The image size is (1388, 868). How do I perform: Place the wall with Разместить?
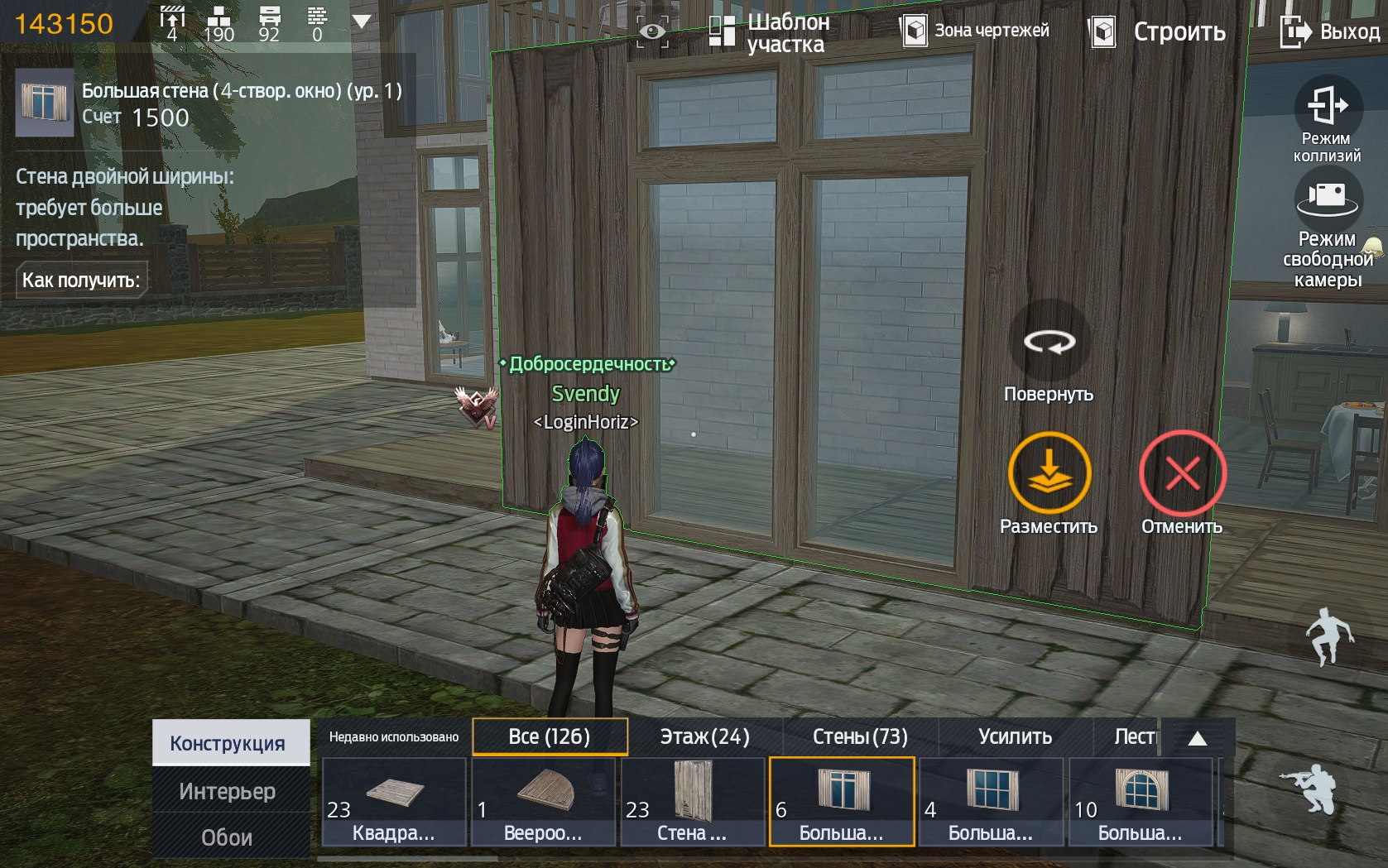1049,474
